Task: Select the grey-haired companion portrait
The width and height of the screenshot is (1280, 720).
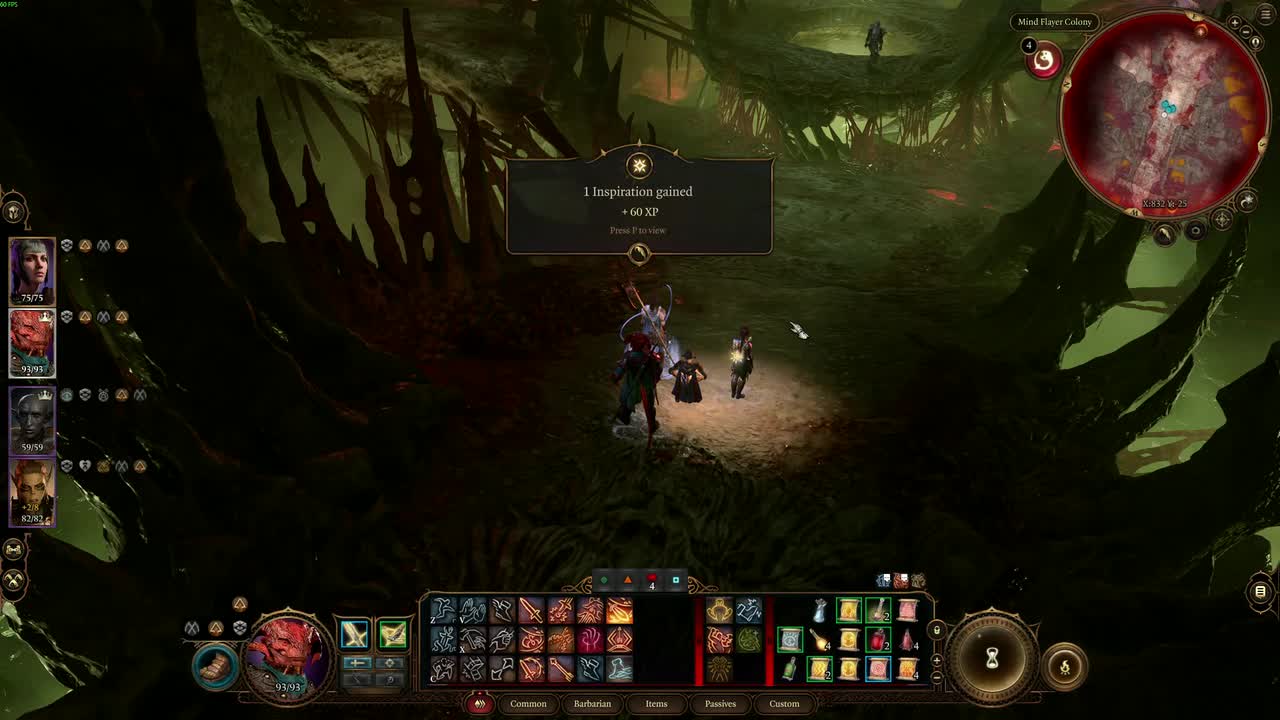Action: point(32,270)
